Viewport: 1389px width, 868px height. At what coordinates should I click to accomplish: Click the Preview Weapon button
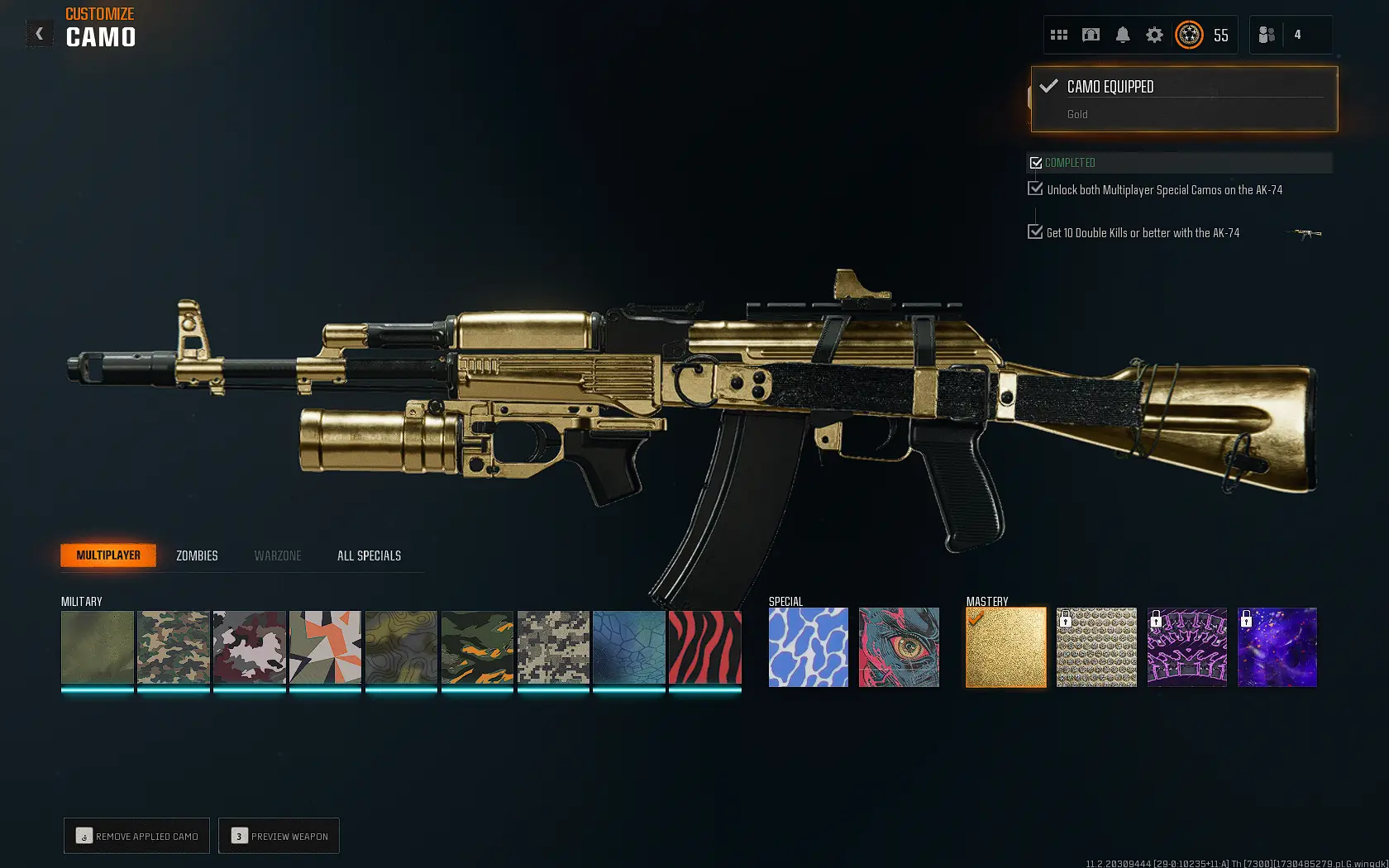[x=279, y=836]
